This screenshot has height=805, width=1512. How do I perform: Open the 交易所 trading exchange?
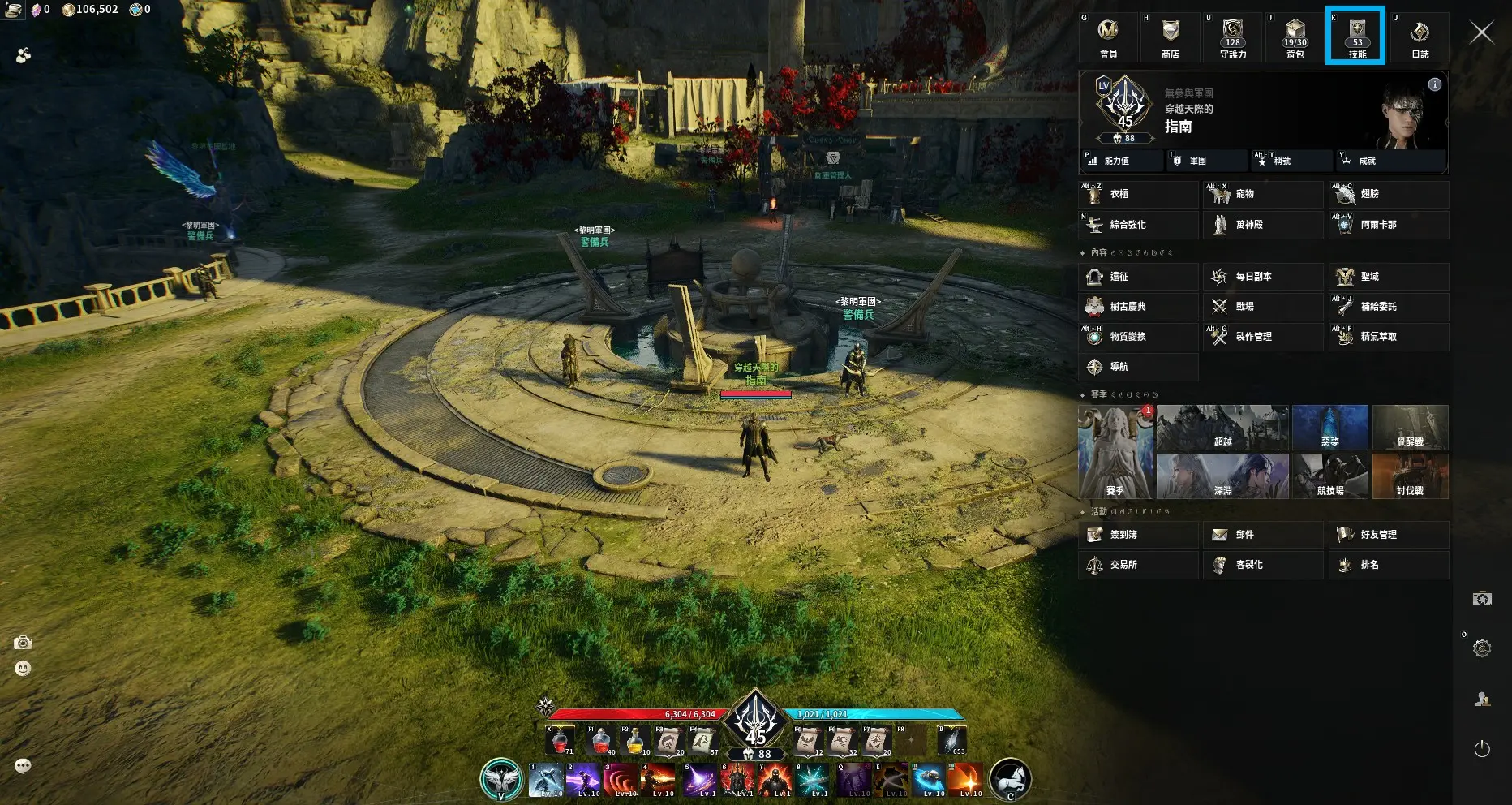pos(1138,565)
